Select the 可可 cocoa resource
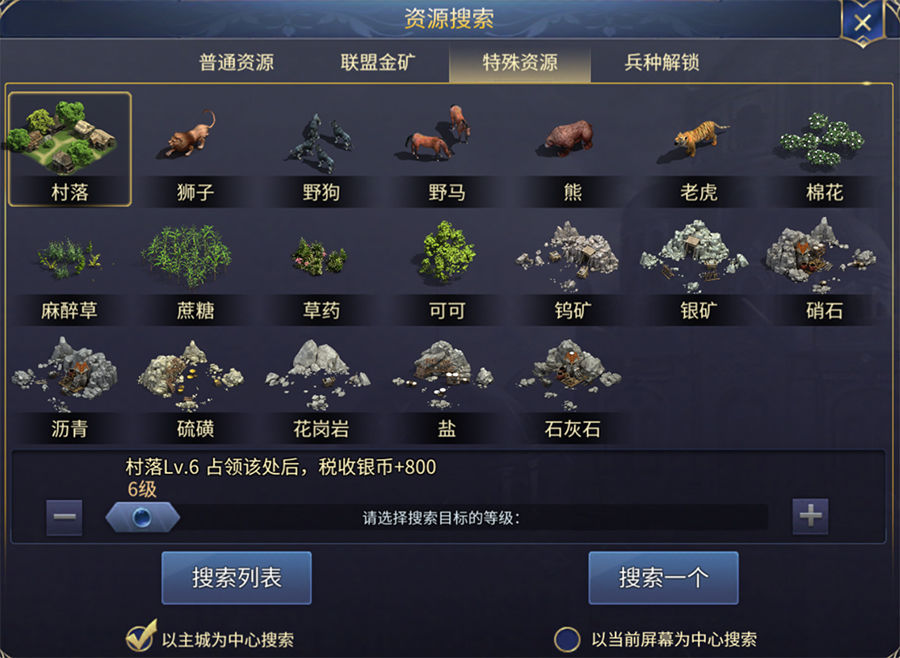900x658 pixels. 446,267
